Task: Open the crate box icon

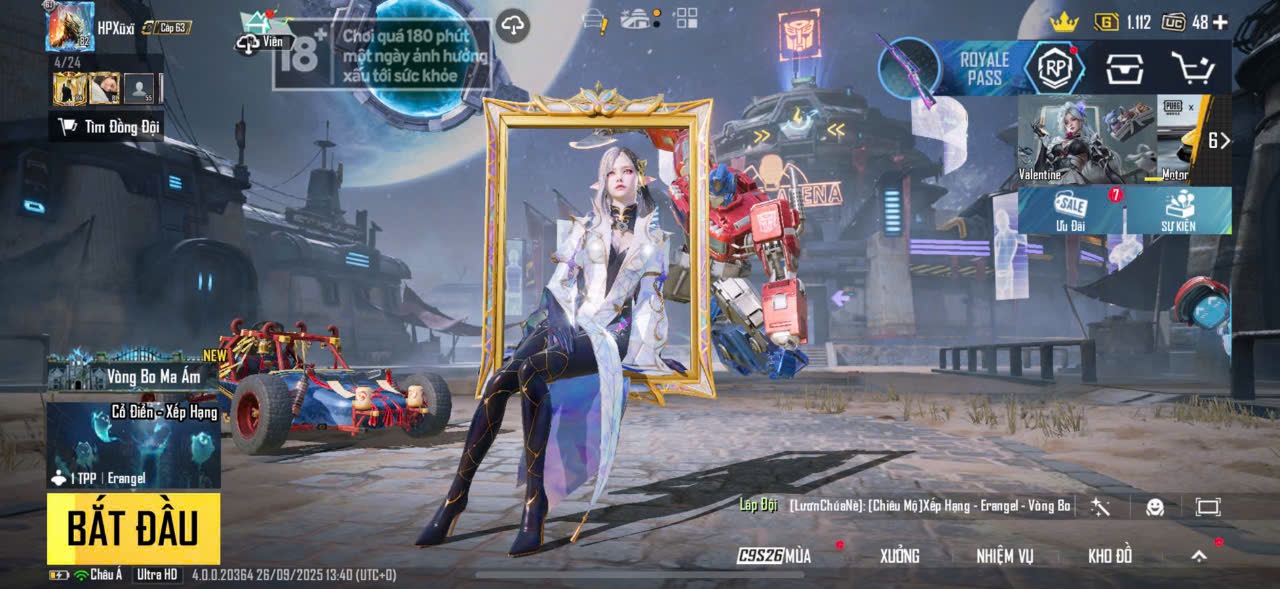Action: 1124,68
